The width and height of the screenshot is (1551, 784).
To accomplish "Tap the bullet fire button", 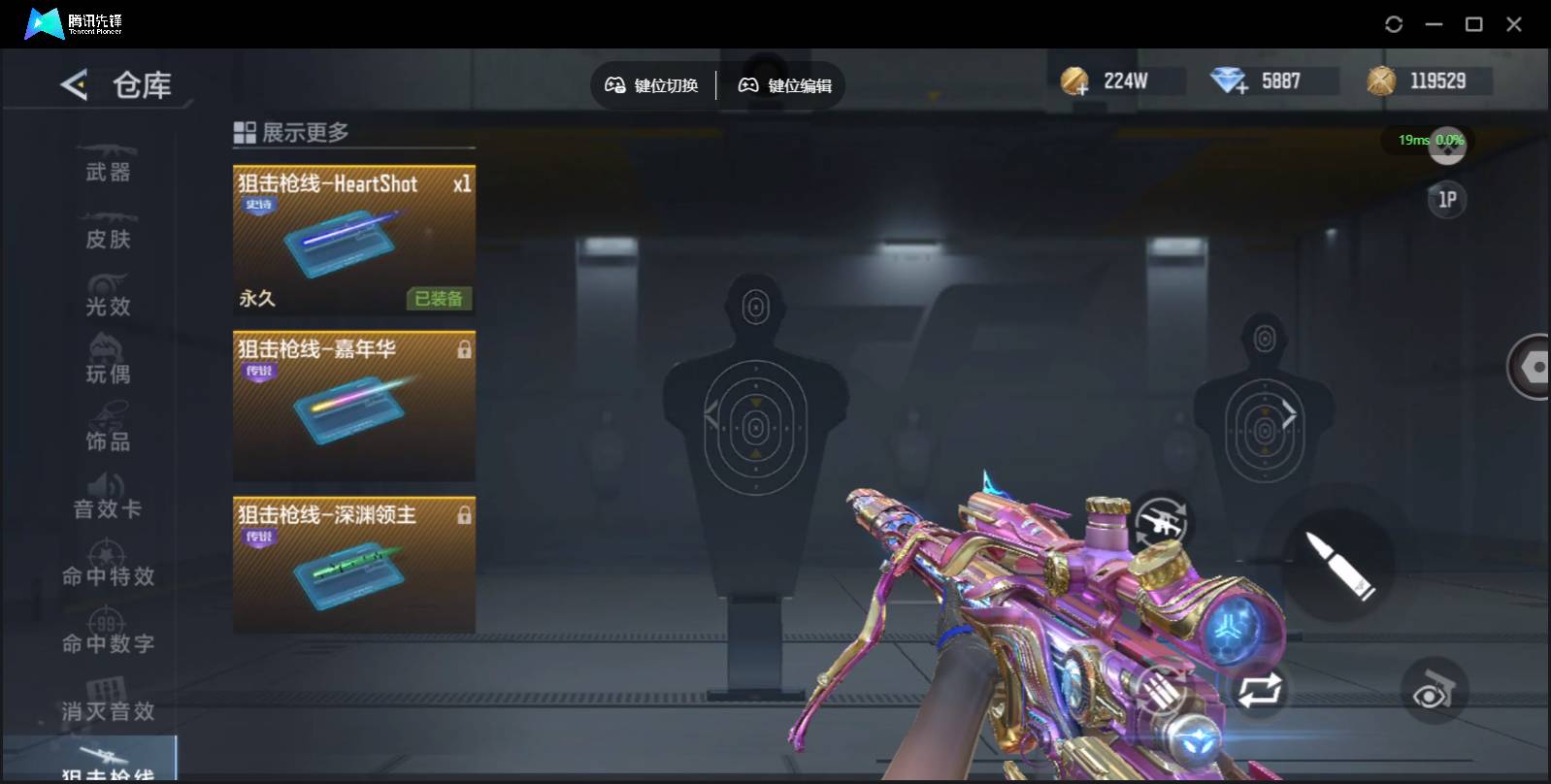I will pos(1338,564).
